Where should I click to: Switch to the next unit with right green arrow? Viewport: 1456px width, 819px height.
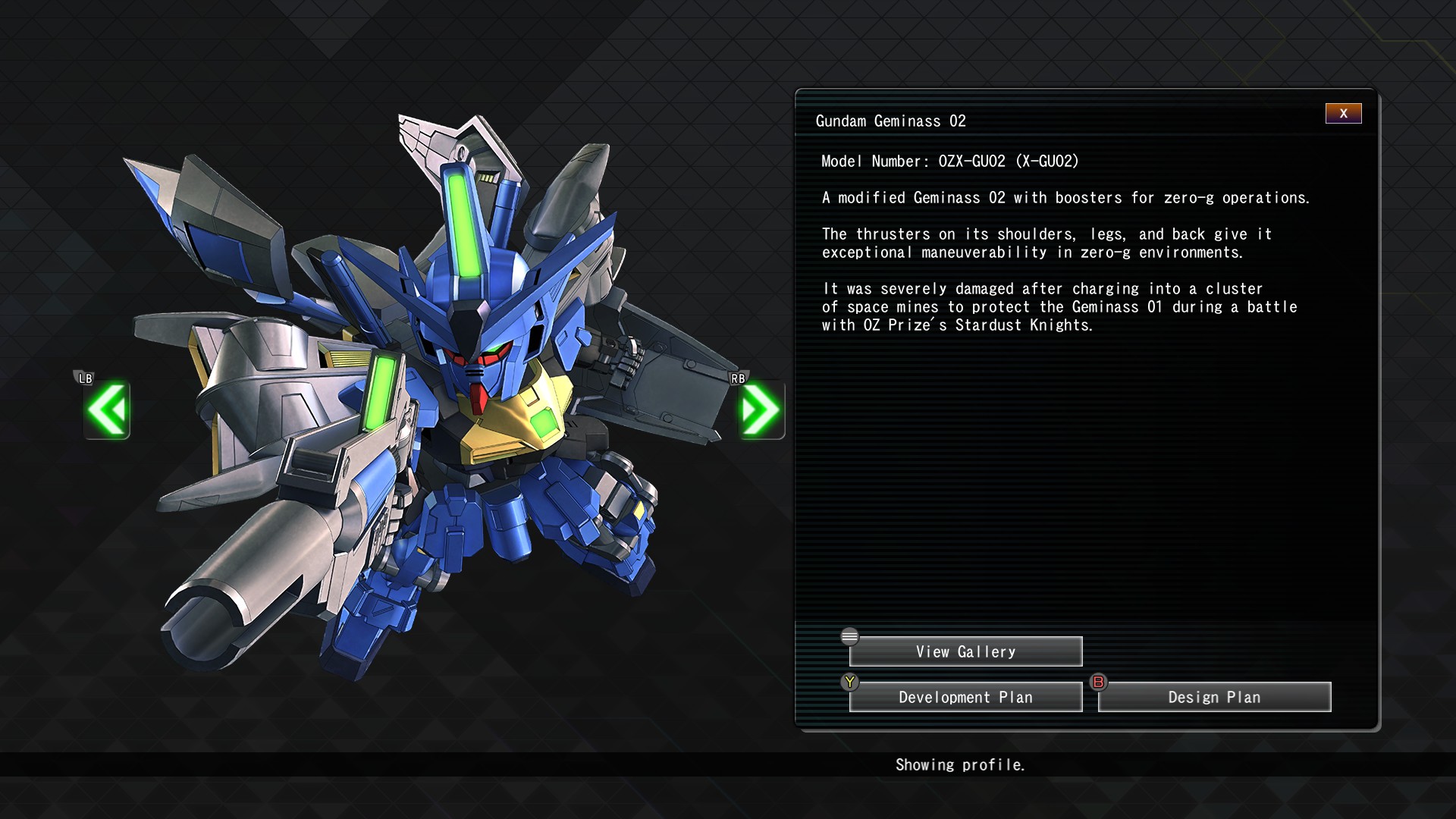coord(761,409)
